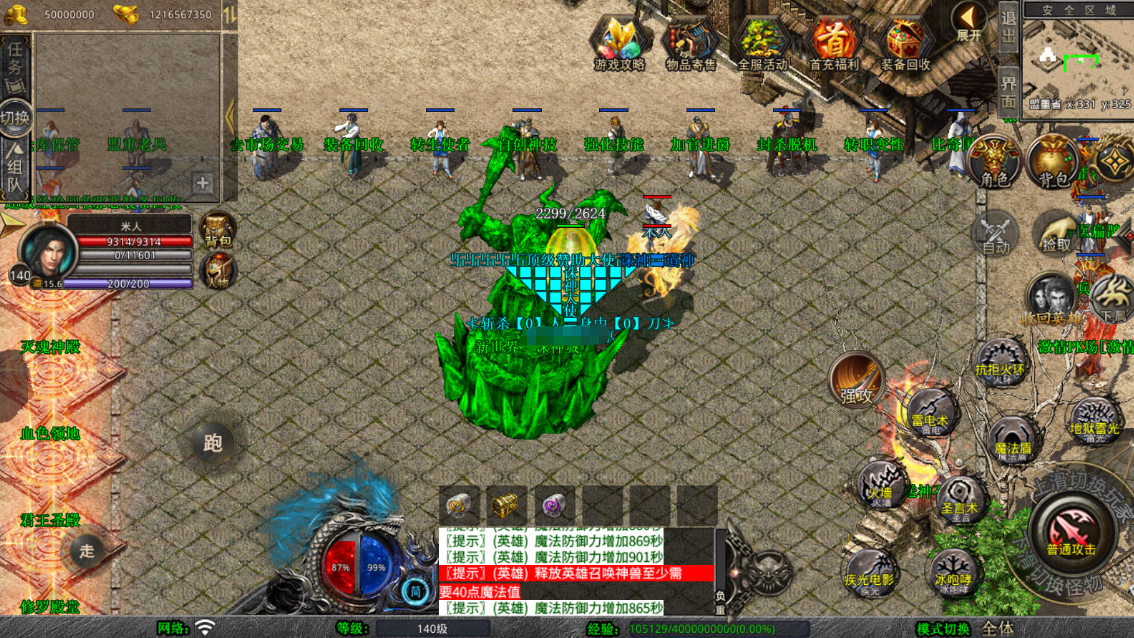Image resolution: width=1134 pixels, height=638 pixels.
Task: Click the 退出 exit button
Action: point(1009,31)
